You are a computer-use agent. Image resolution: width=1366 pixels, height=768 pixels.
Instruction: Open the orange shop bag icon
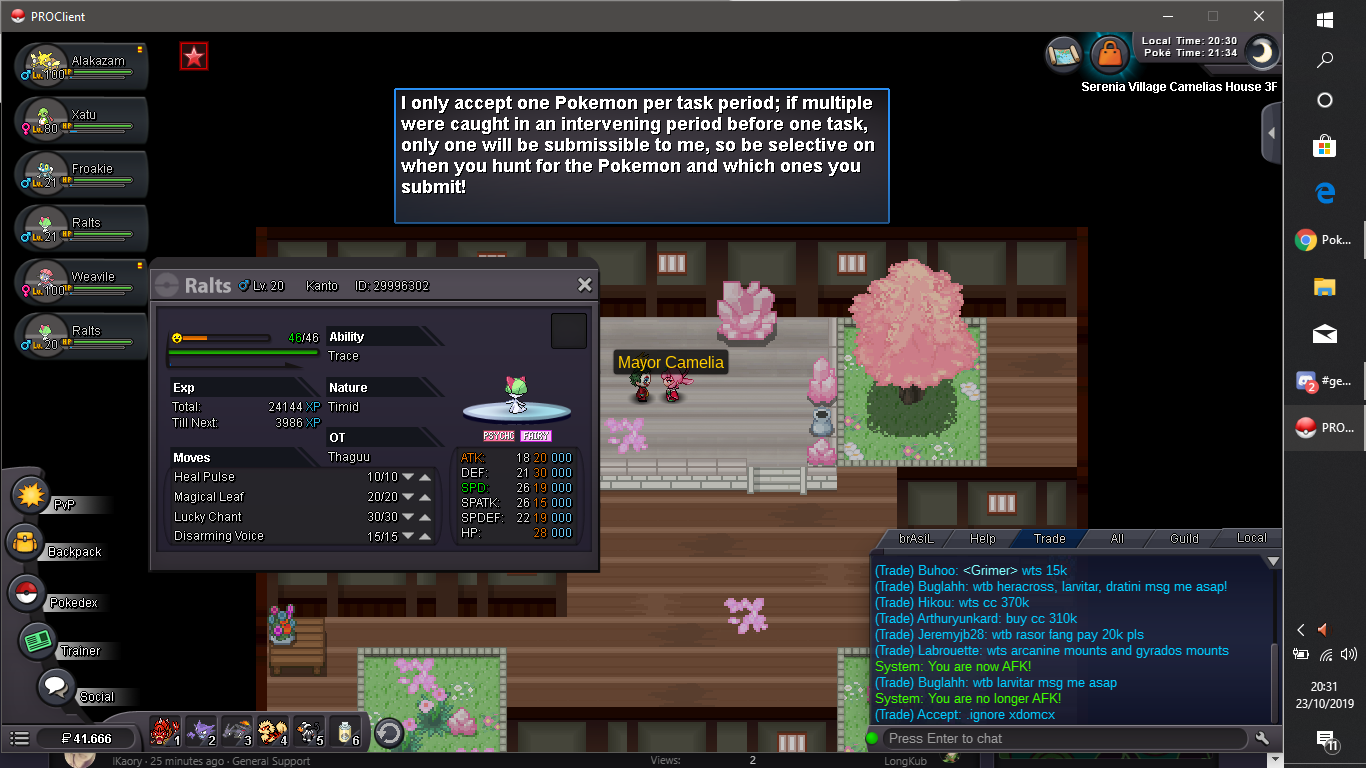pos(1109,55)
